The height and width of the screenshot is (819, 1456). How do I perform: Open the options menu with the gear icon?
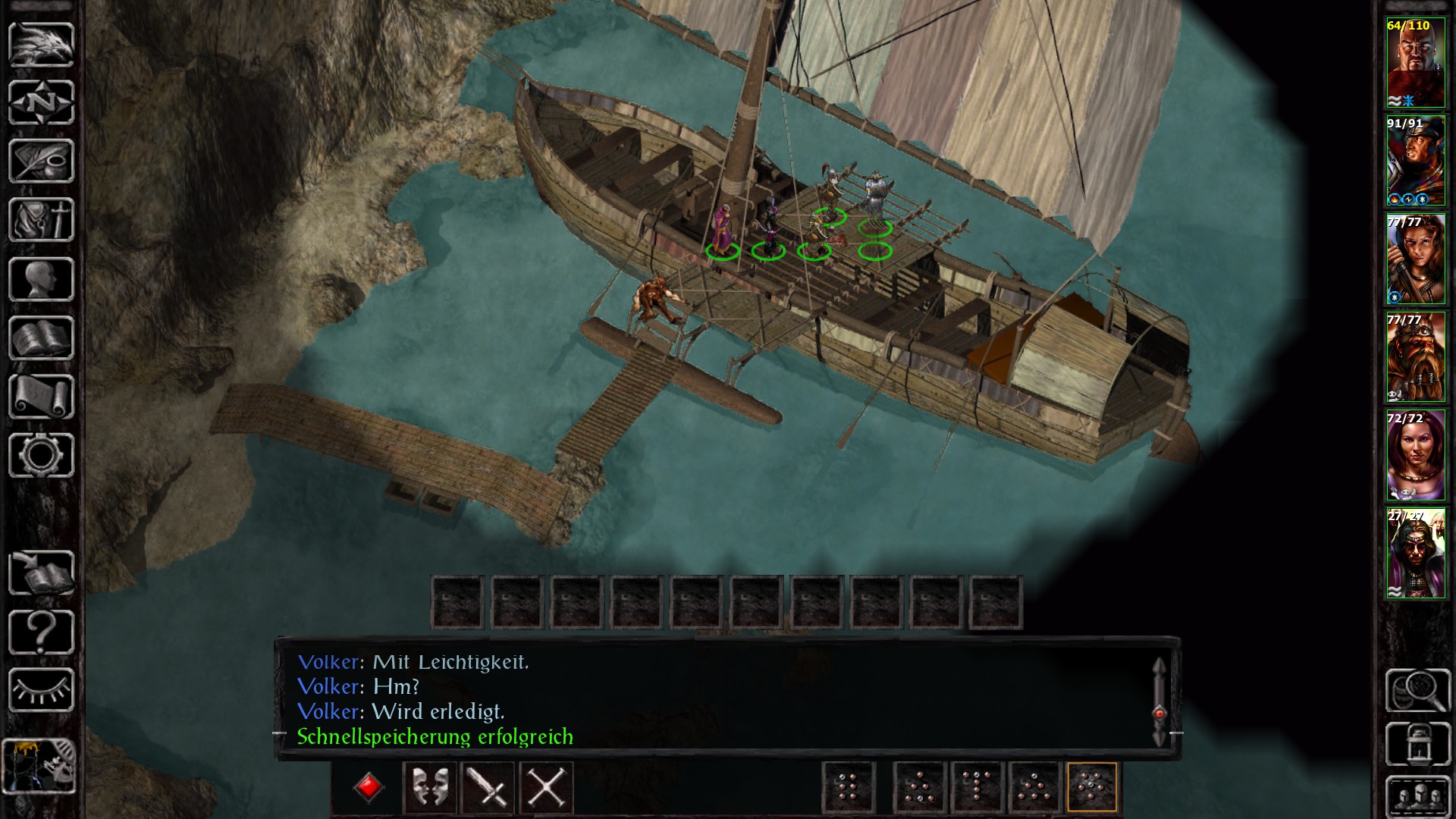pos(41,455)
